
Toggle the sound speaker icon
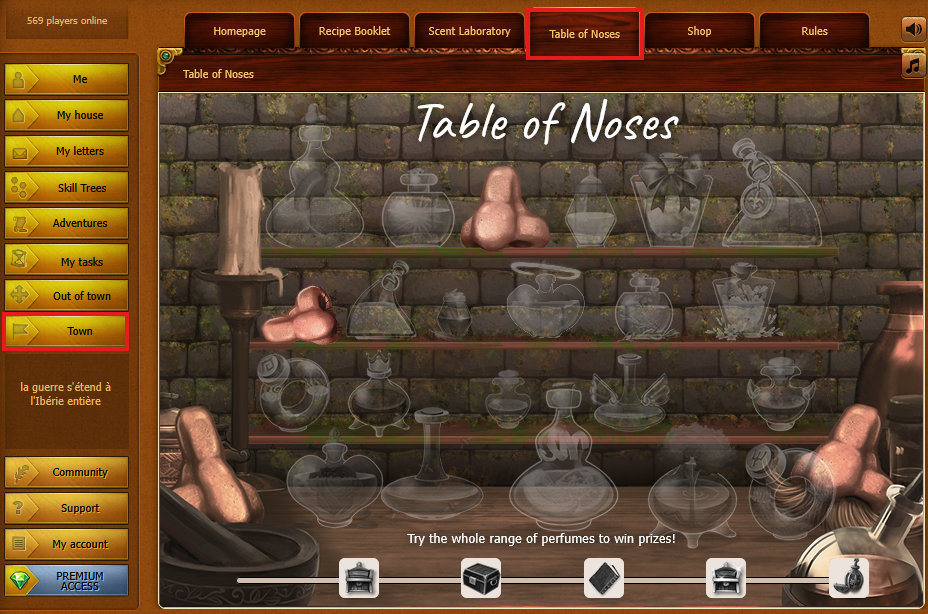(914, 29)
